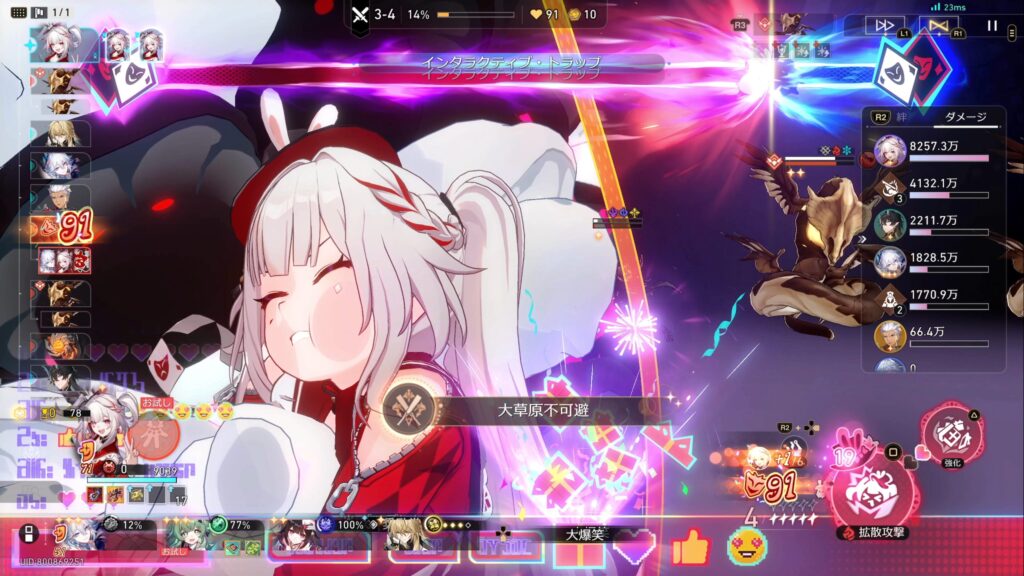Pause the battle
1024x576 pixels.
[992, 26]
